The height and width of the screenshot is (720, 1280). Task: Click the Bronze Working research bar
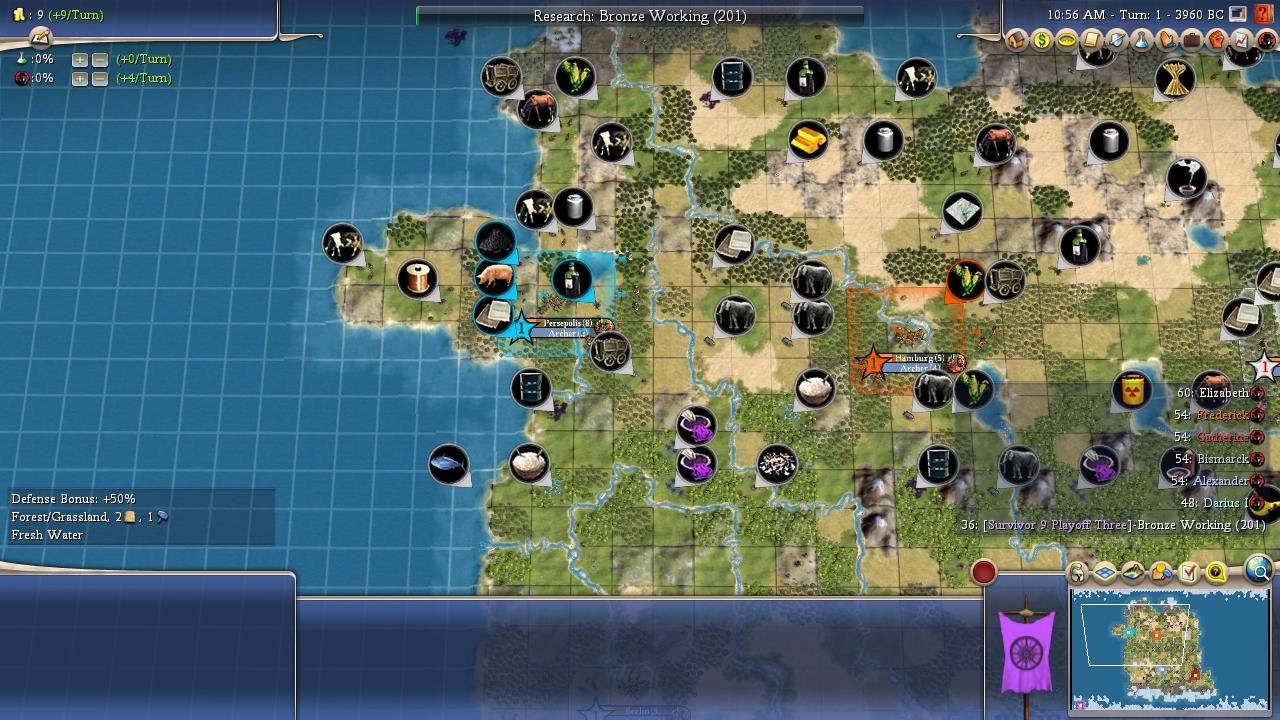[x=639, y=16]
